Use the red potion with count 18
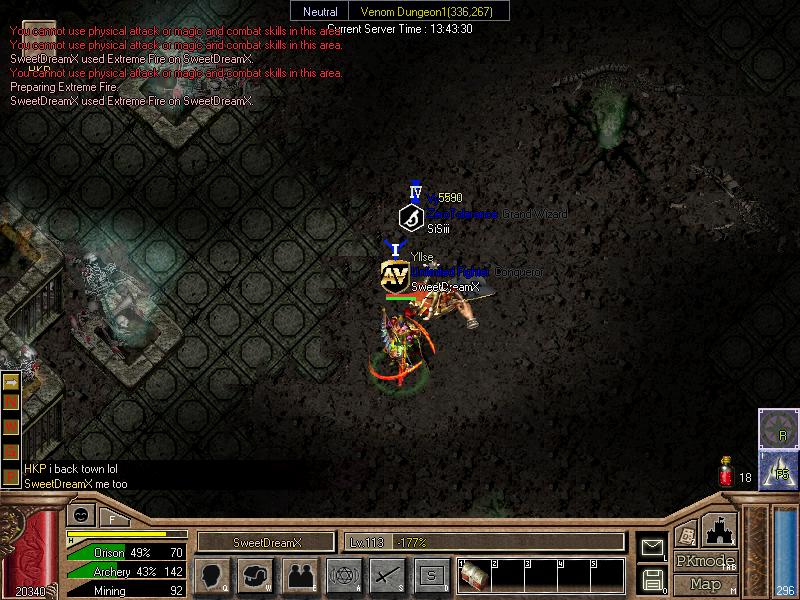The height and width of the screenshot is (600, 800). point(727,474)
